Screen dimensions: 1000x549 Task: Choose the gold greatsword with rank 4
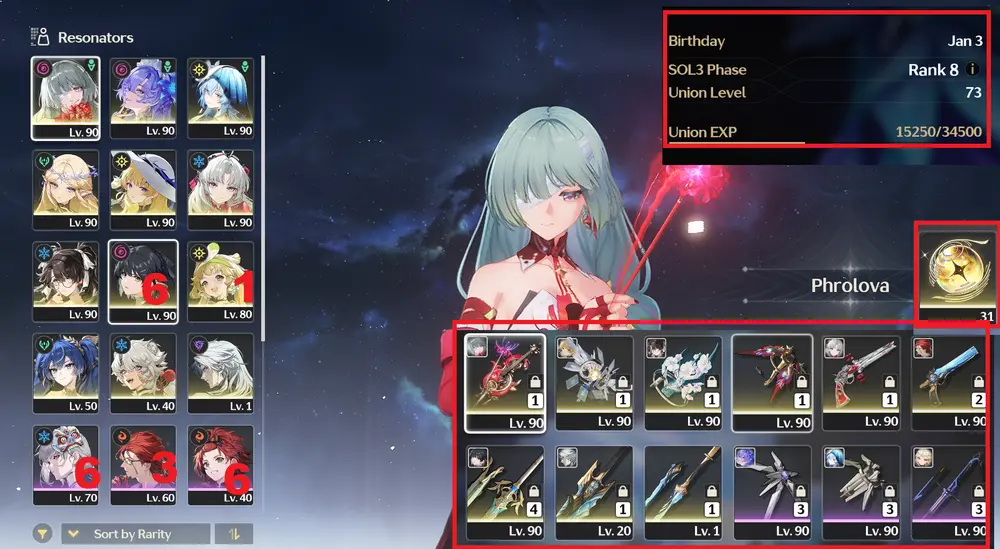click(x=505, y=492)
